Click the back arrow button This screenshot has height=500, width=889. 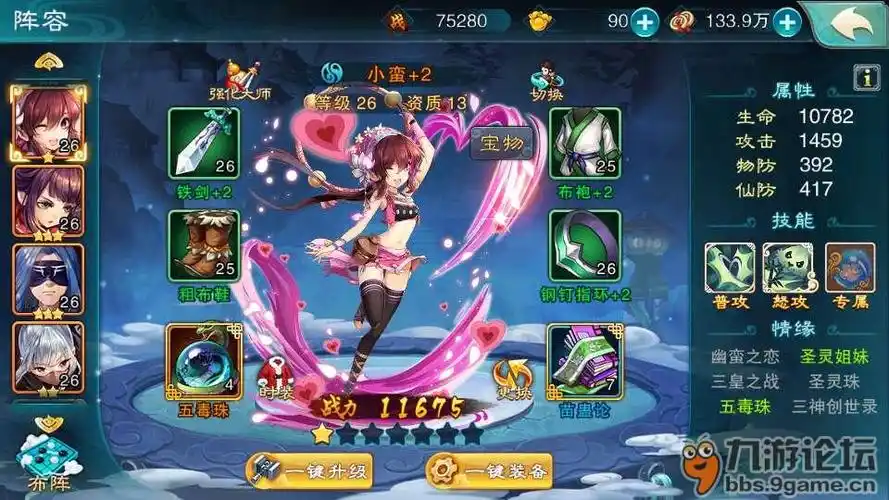pos(848,21)
